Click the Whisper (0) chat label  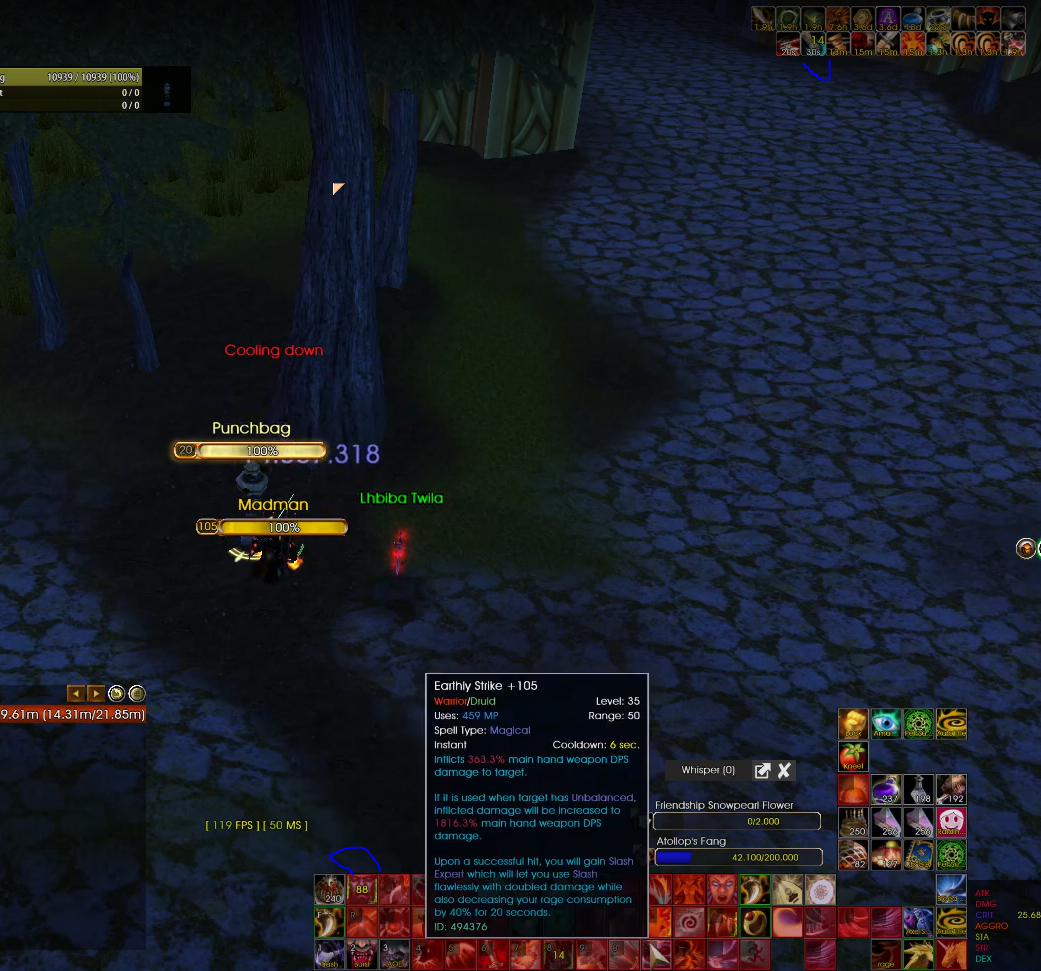coord(708,770)
